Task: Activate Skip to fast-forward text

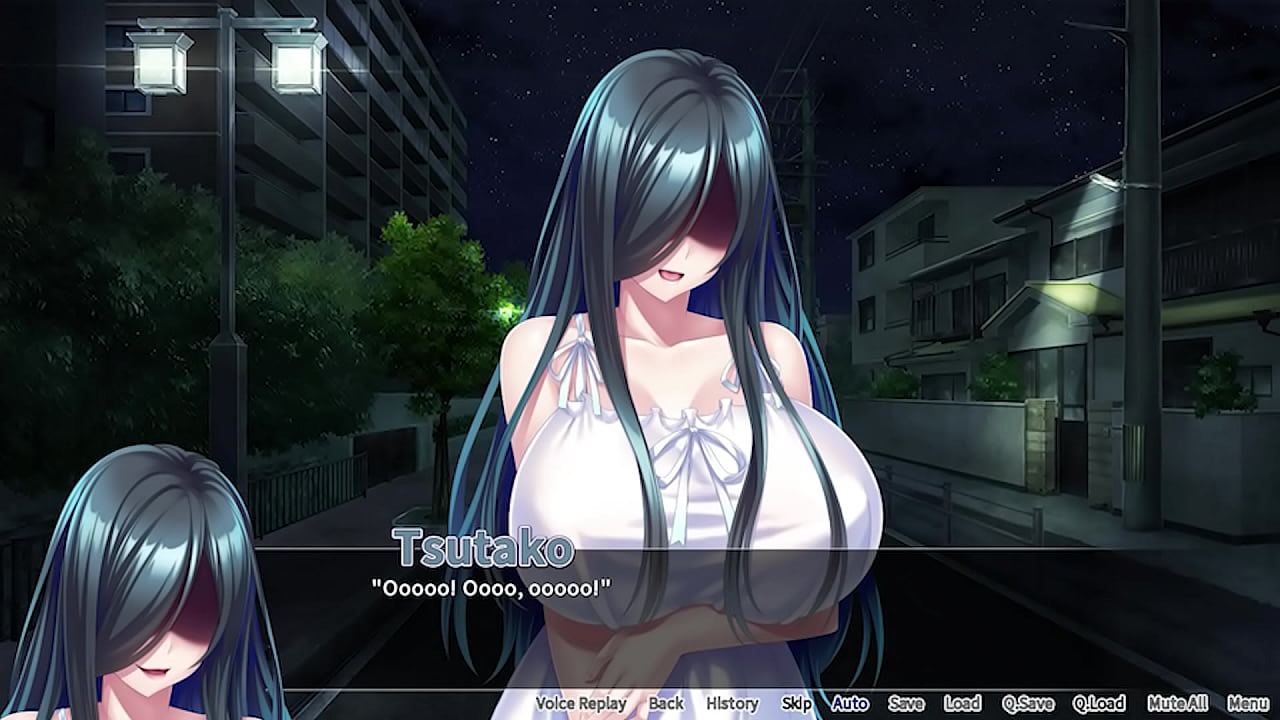Action: pos(796,703)
